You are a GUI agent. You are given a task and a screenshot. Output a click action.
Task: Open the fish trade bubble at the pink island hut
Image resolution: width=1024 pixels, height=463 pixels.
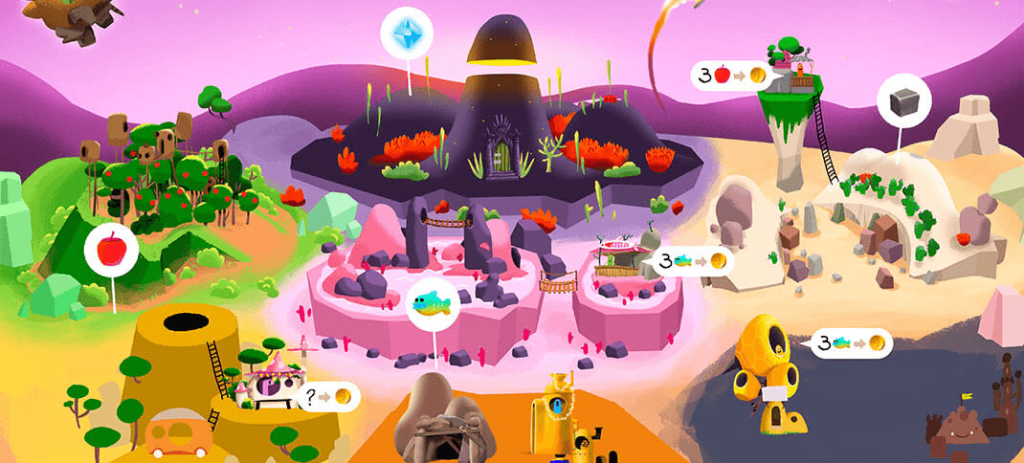click(691, 262)
